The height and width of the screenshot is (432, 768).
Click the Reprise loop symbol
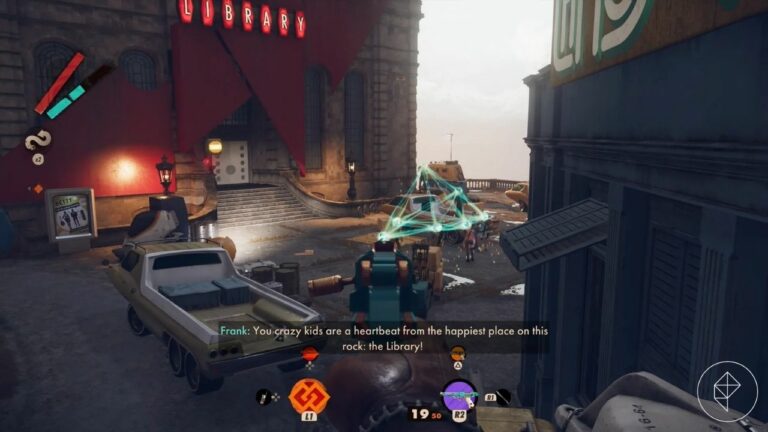[x=37, y=141]
